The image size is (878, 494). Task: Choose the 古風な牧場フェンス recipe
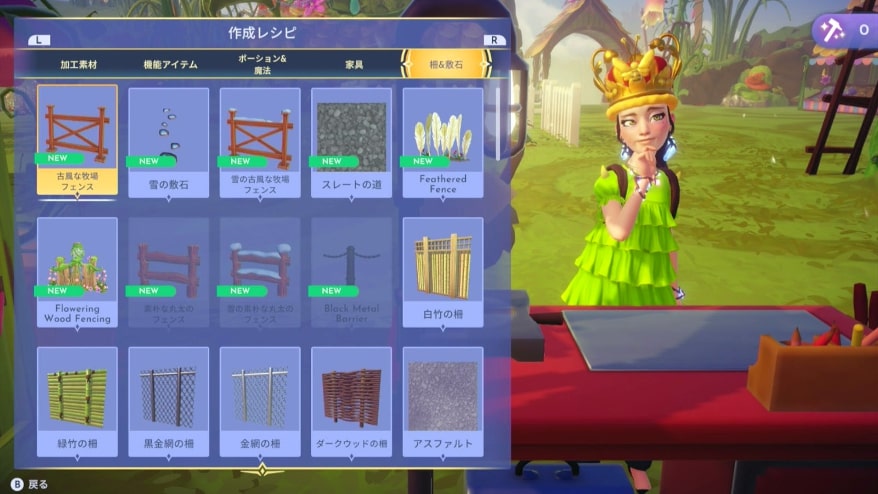tap(77, 140)
